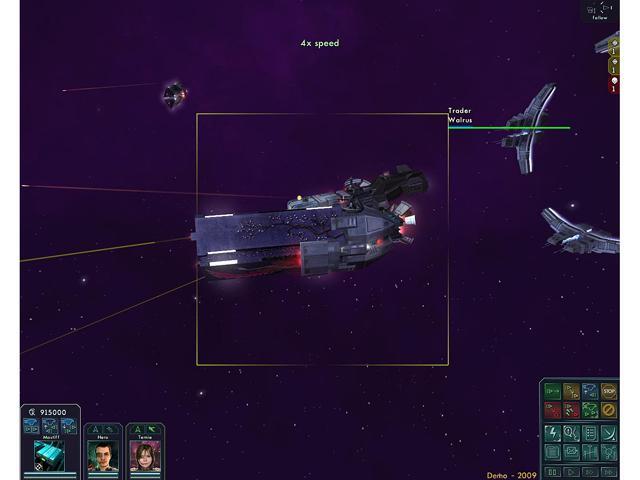640x480 pixels.
Task: Open the checklist panel icon
Action: pos(591,433)
